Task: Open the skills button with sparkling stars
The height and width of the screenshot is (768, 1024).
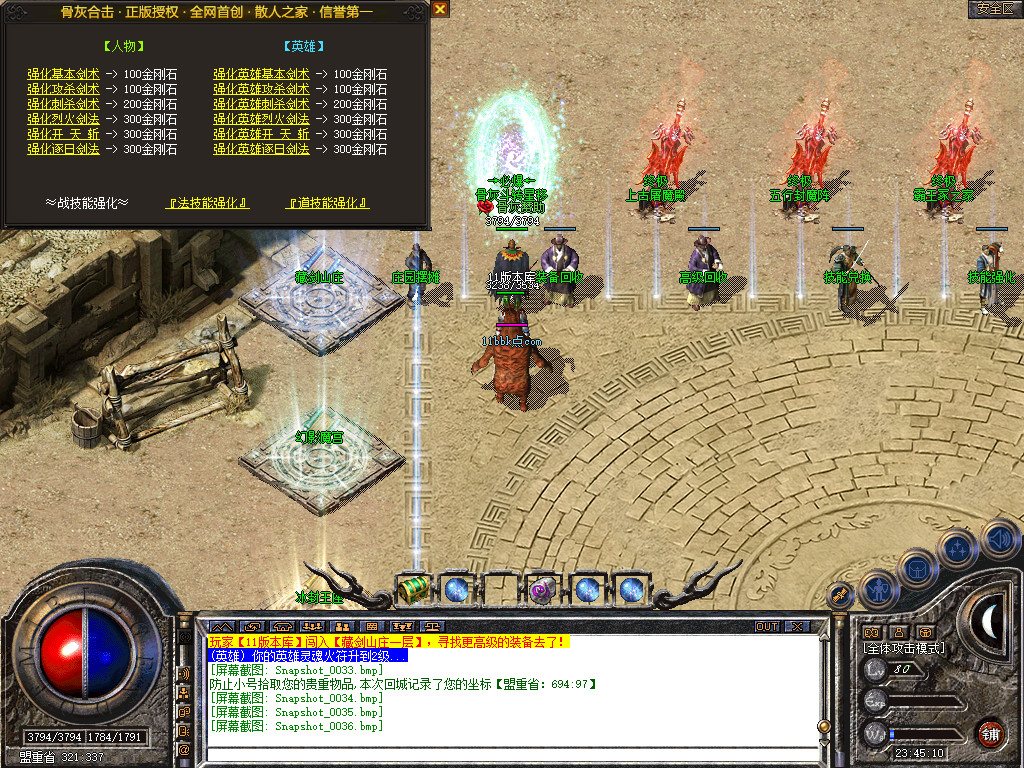Action: click(x=957, y=548)
